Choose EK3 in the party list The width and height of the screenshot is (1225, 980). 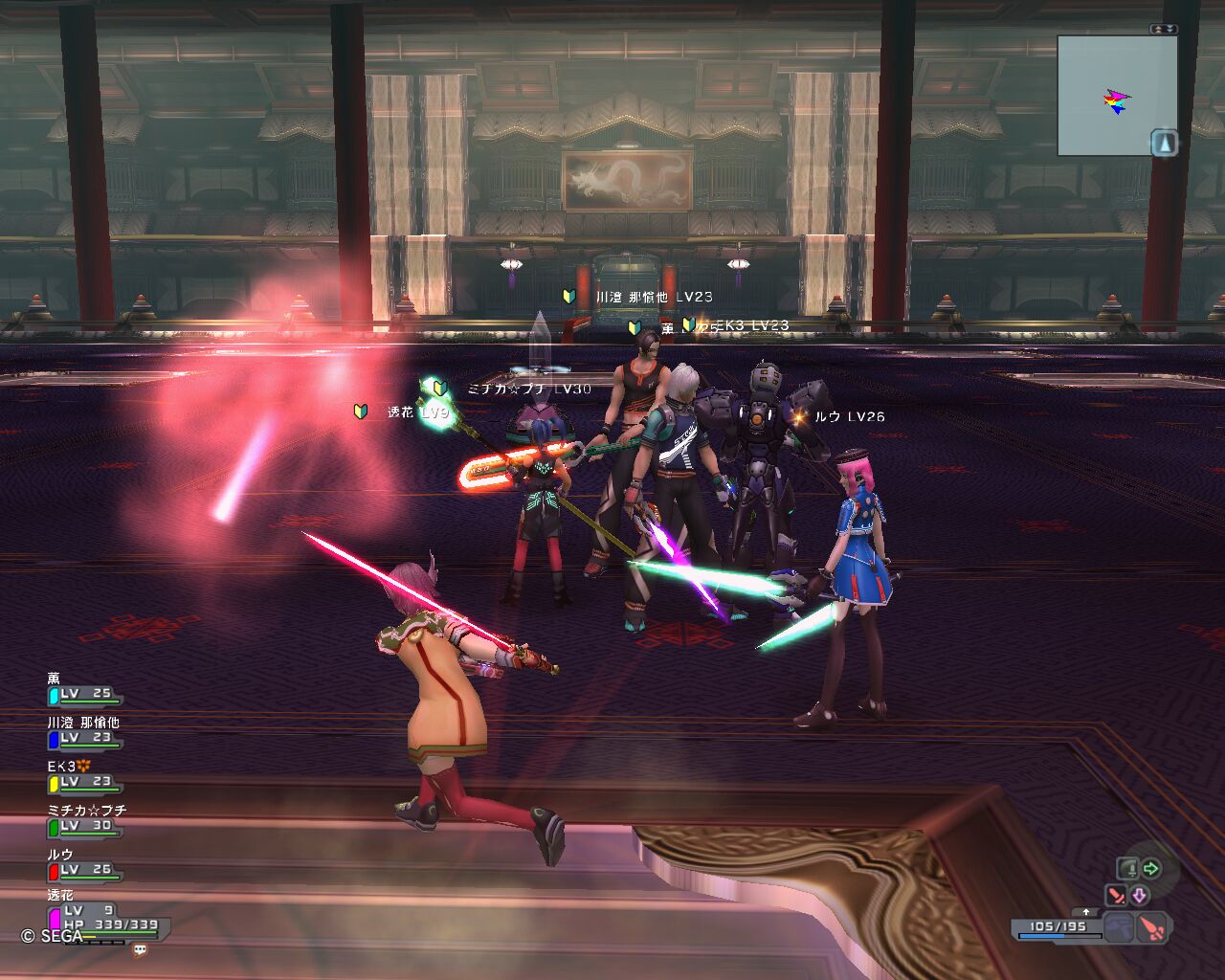[84, 781]
